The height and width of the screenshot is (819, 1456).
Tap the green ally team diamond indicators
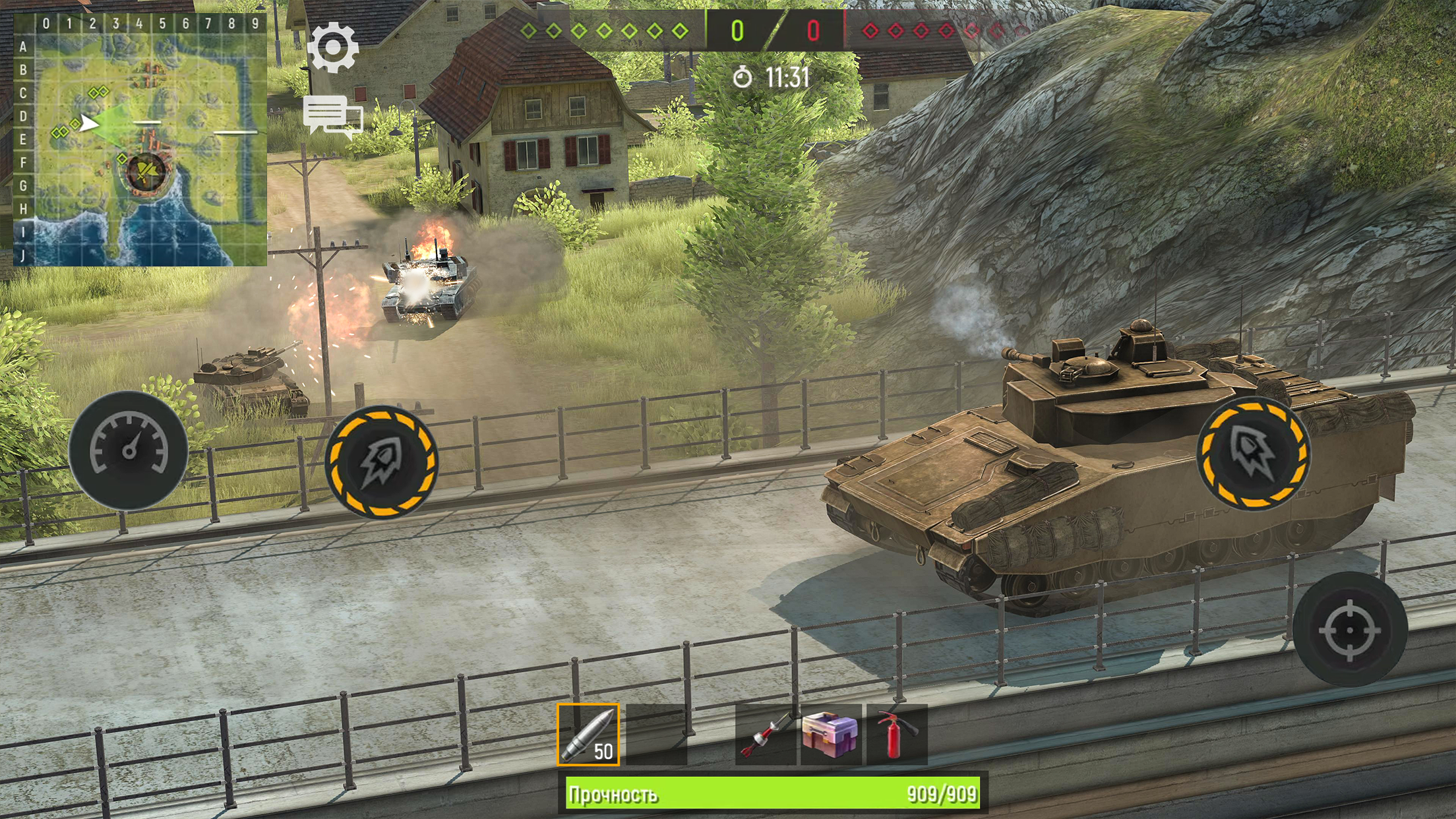(x=603, y=30)
